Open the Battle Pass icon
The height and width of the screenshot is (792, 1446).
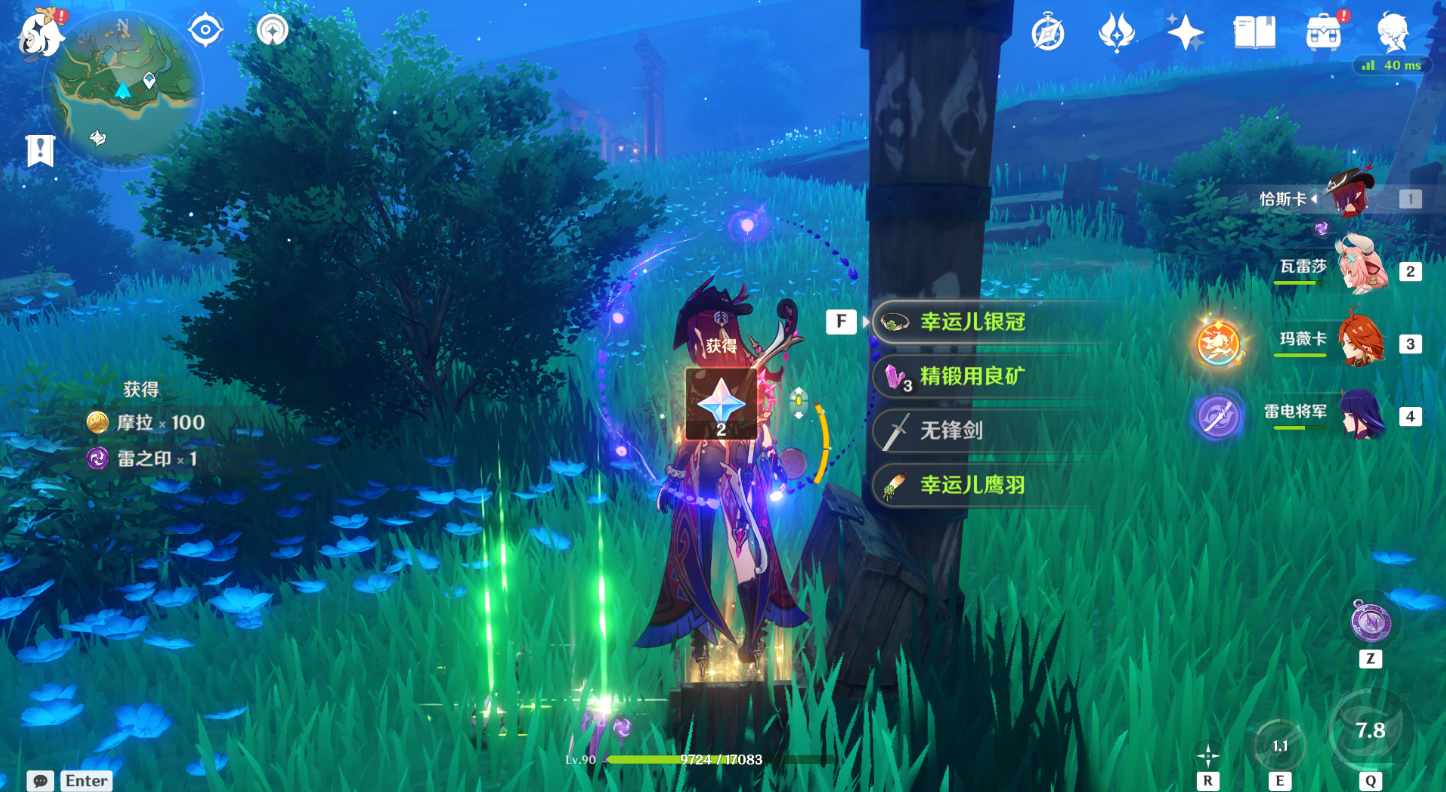[x=1116, y=33]
